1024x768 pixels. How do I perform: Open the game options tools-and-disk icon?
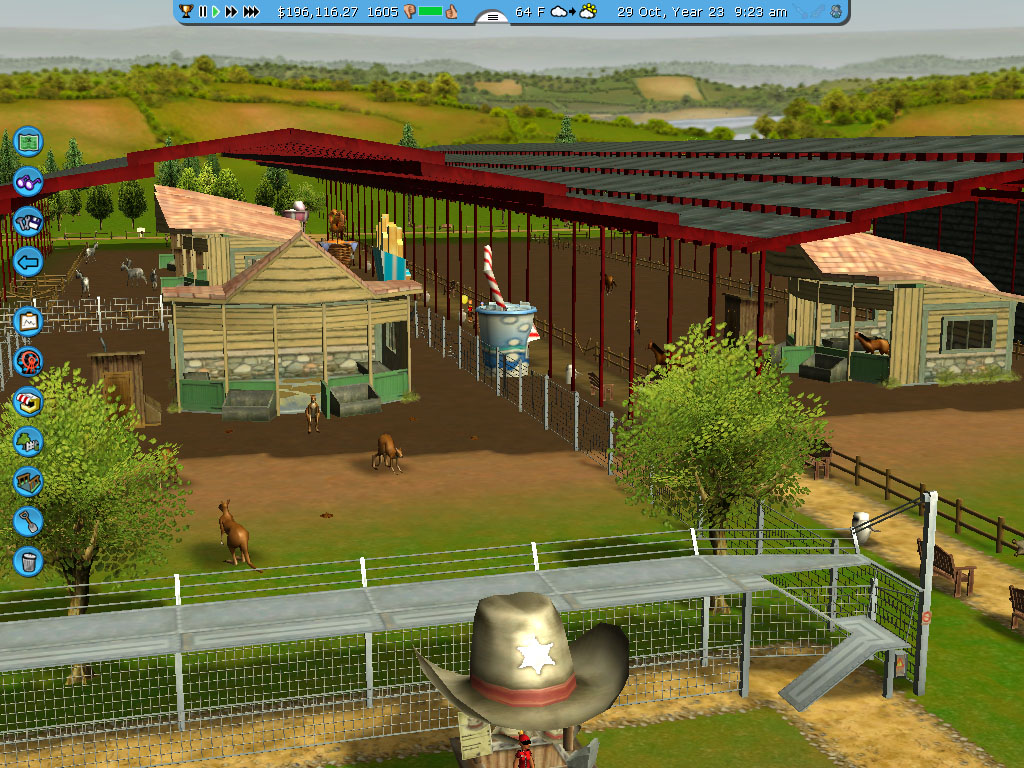pos(28,222)
